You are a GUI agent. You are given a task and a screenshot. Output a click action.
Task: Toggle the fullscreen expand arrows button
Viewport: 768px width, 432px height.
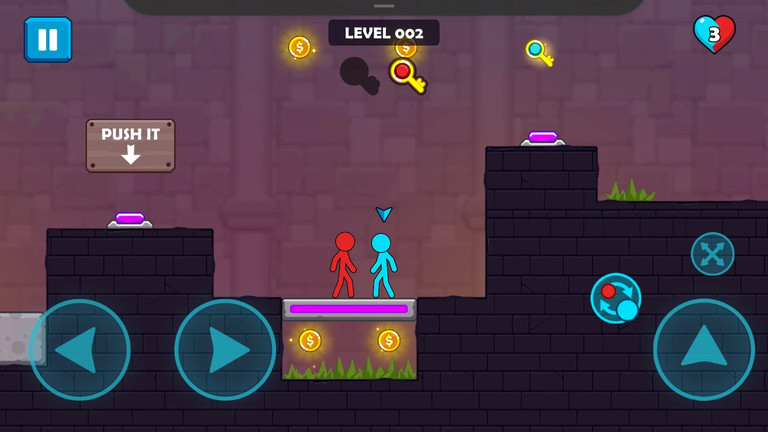pos(712,254)
